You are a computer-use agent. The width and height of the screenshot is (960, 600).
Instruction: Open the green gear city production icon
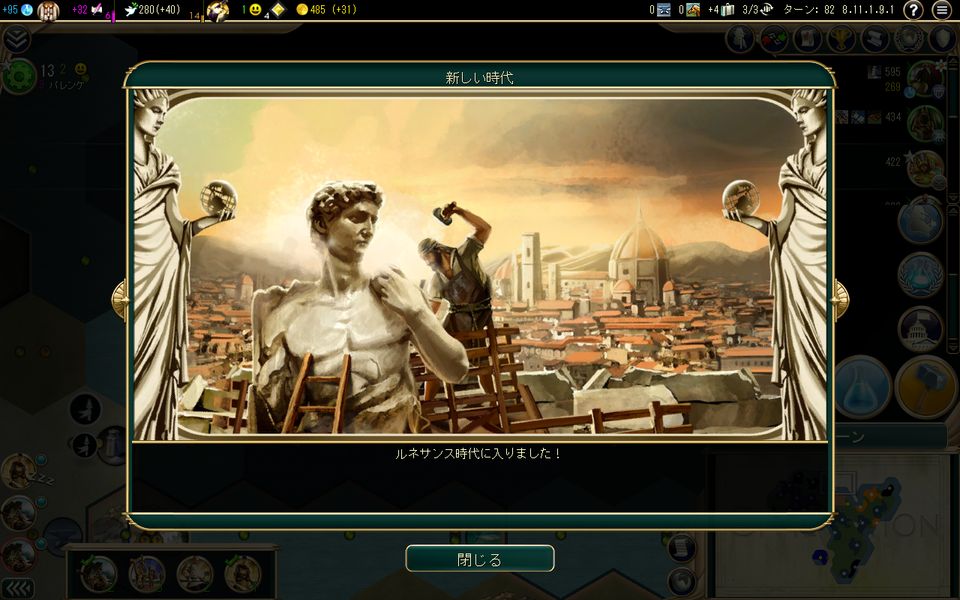[19, 75]
